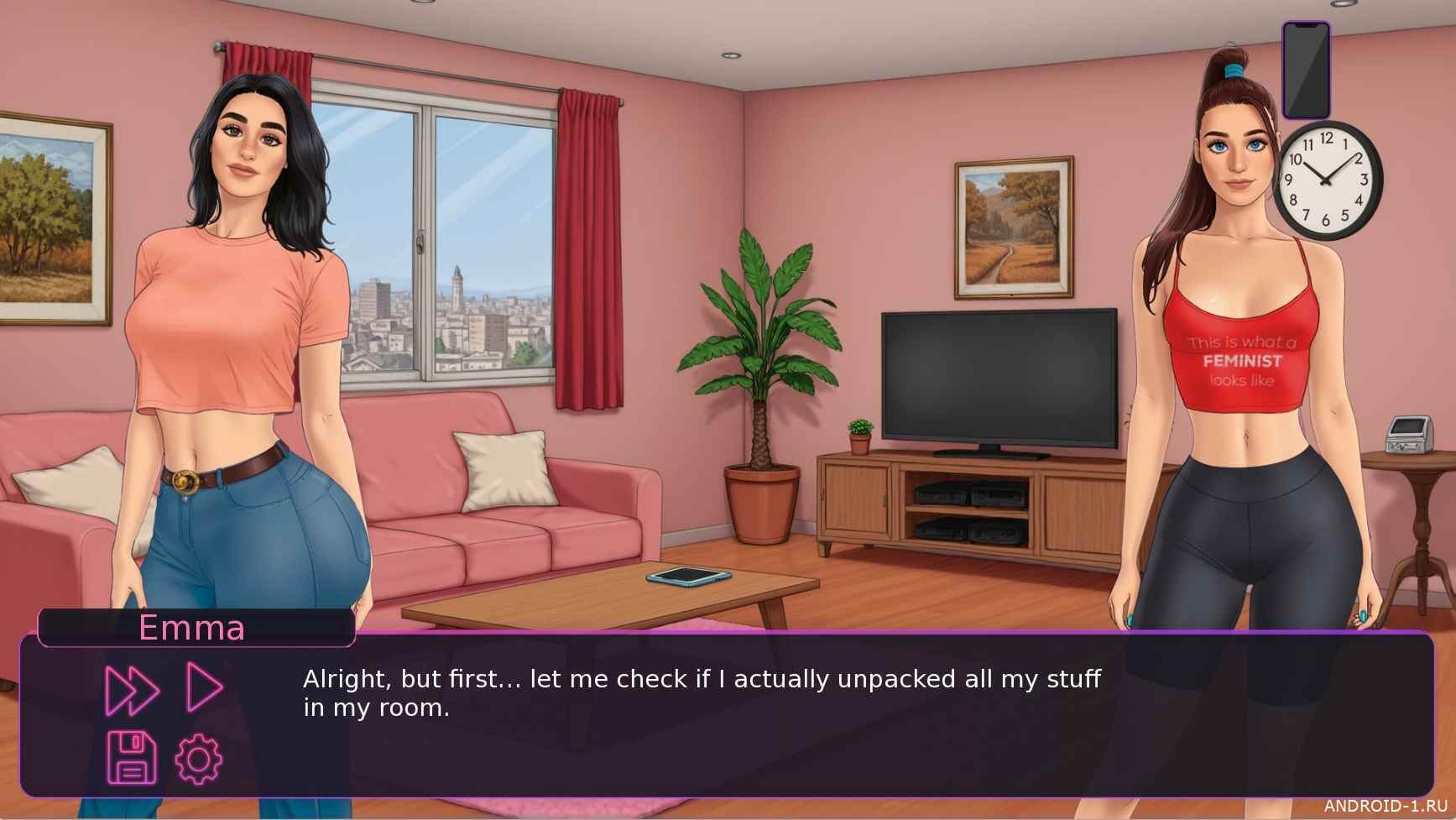This screenshot has width=1456, height=820.
Task: Skip dialogue with the fast-forward button
Action: (132, 690)
